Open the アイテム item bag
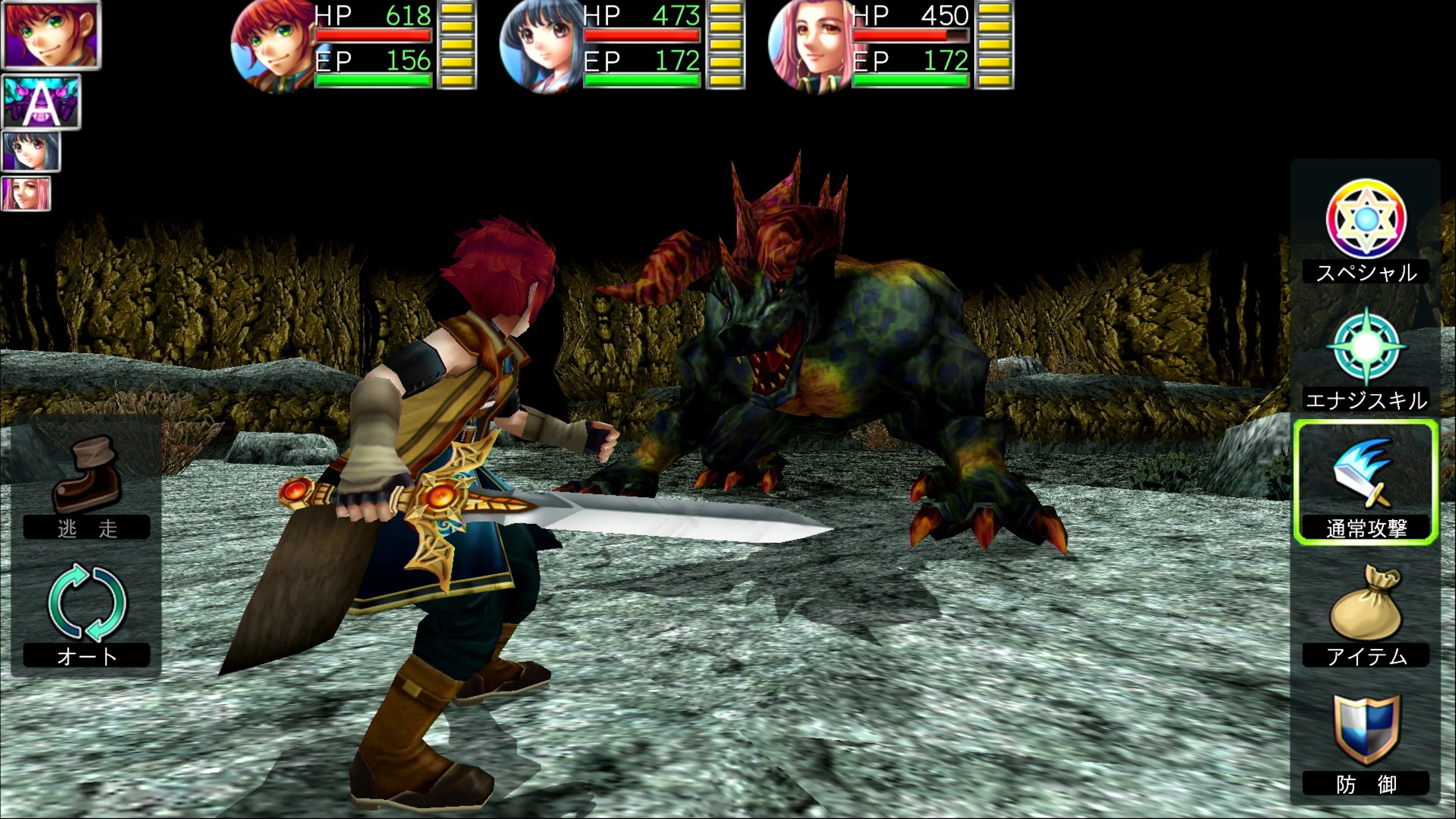The image size is (1456, 819). [1365, 613]
